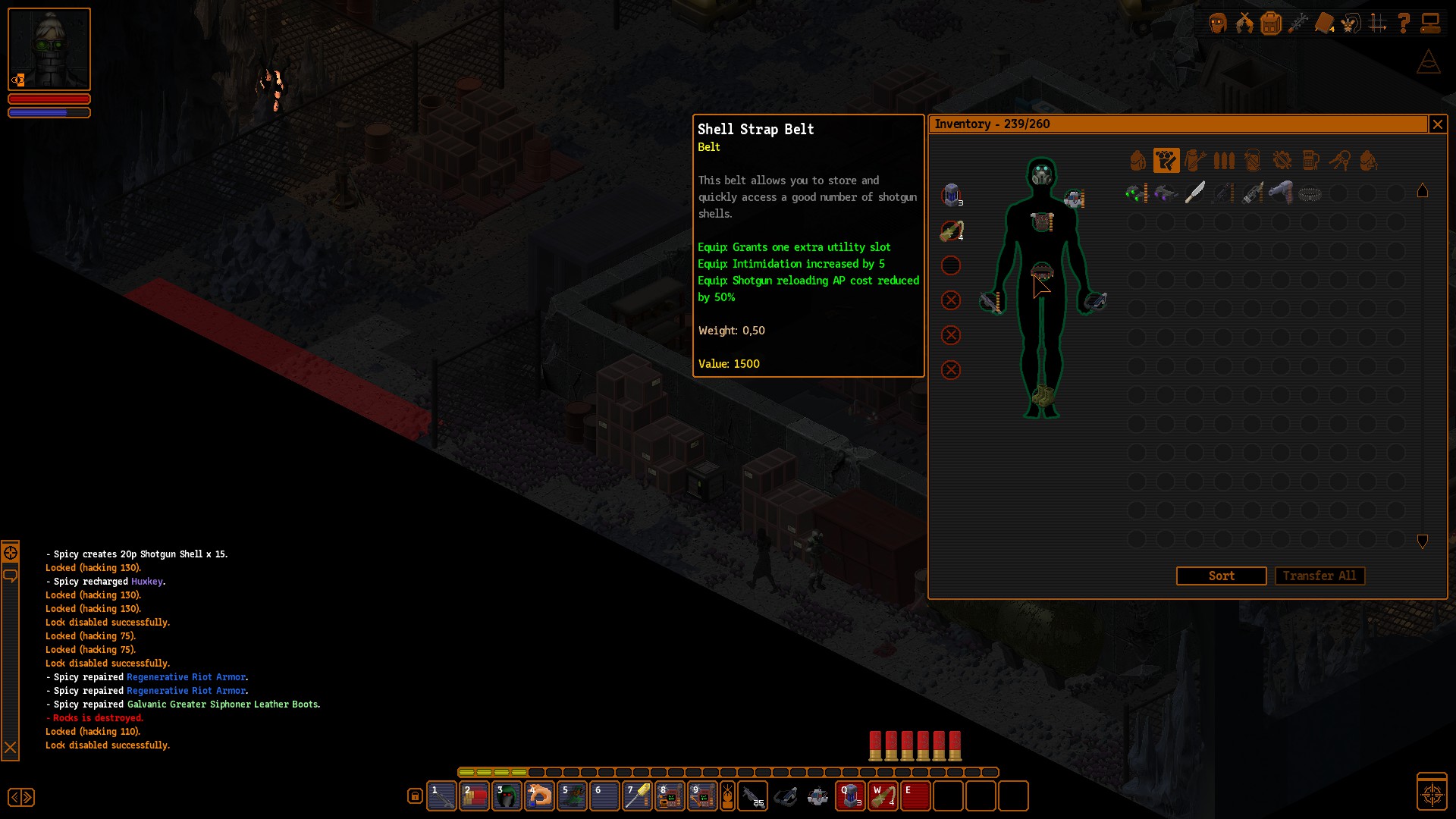Open the journal book icon
The image size is (1456, 819).
pos(1324,24)
